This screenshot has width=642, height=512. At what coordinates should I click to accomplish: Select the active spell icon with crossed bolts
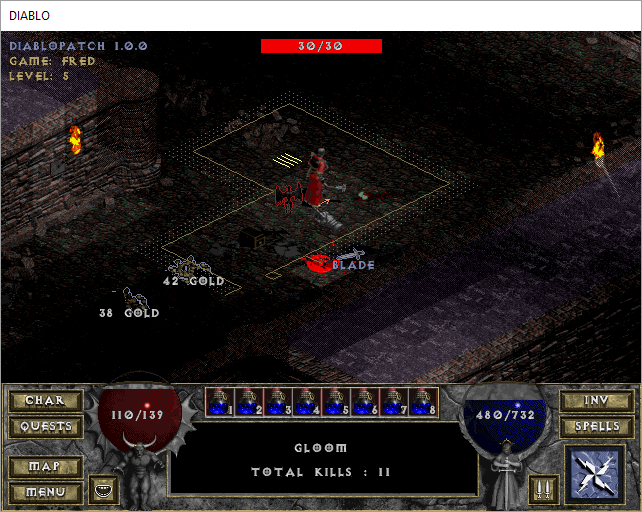596,475
